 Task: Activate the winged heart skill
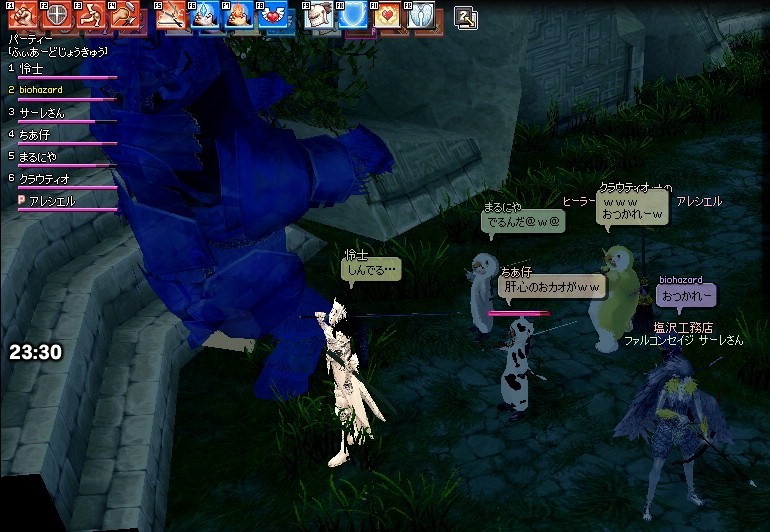point(270,15)
